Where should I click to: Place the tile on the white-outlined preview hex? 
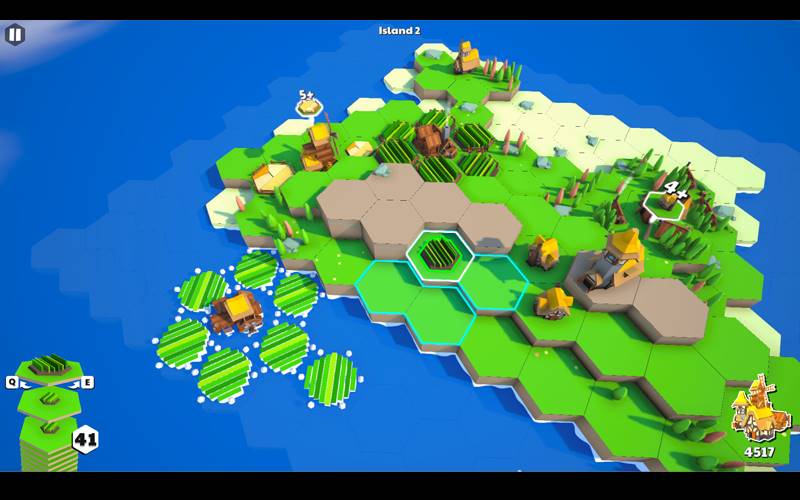tap(438, 253)
